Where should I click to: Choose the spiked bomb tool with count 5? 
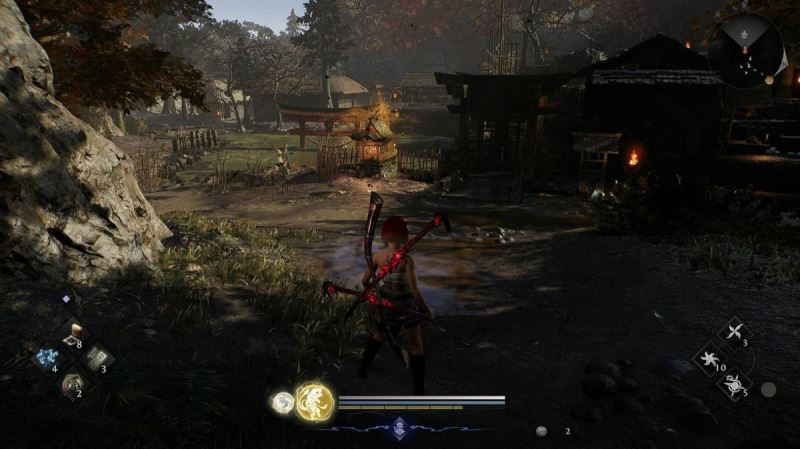coord(734,383)
